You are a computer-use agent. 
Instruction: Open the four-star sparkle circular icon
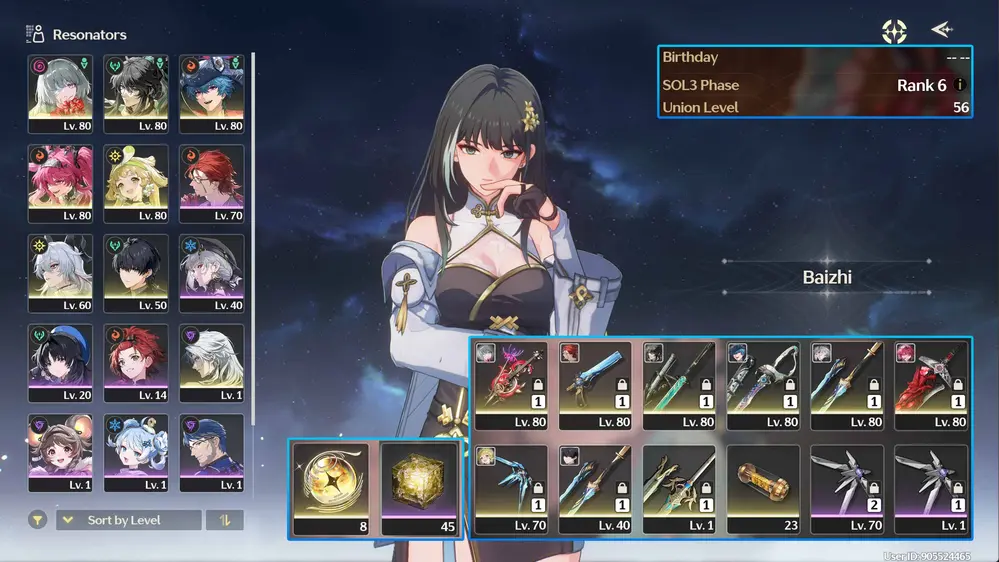[x=894, y=31]
